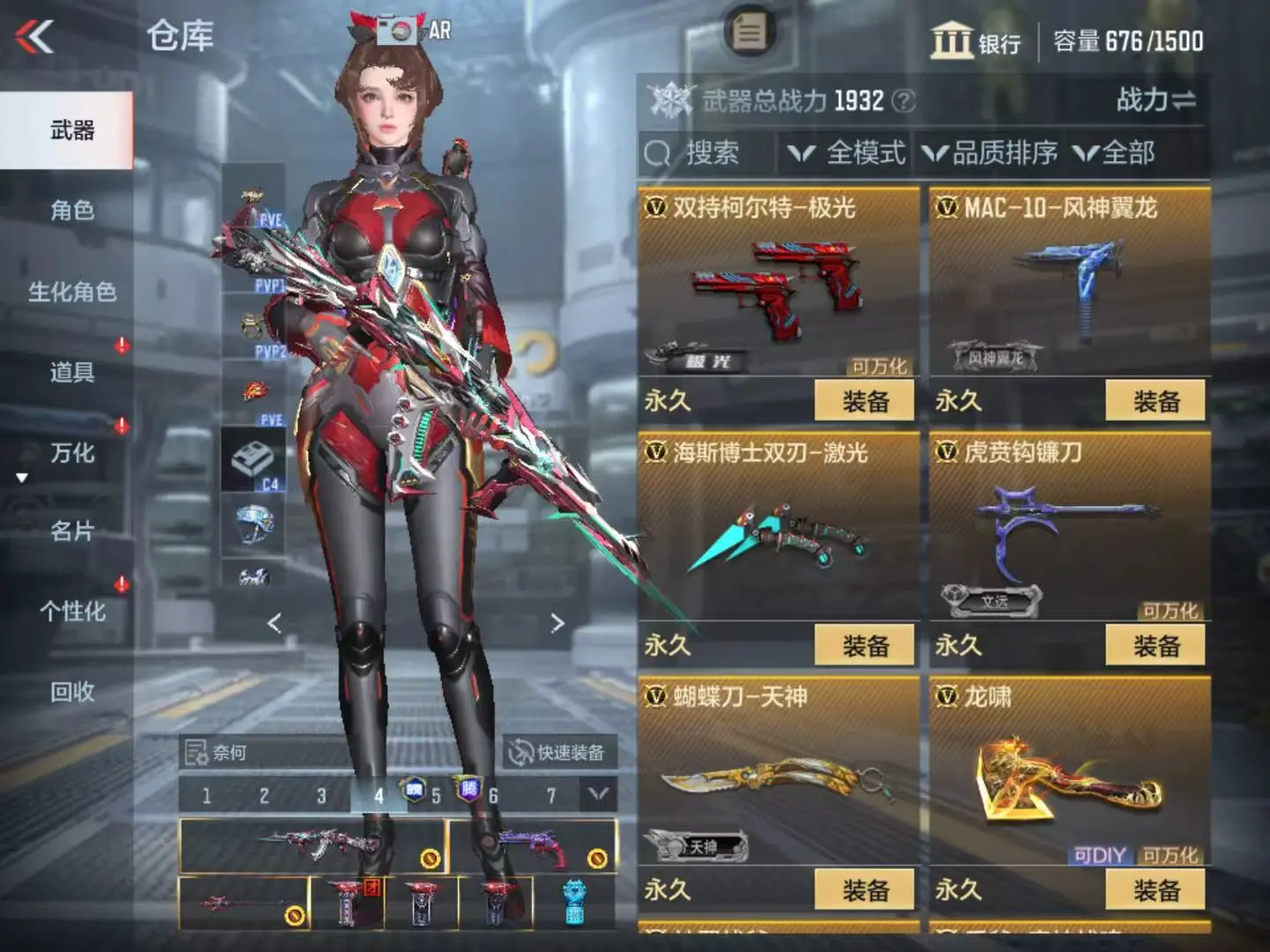Select the 道具 tab
The height and width of the screenshot is (952, 1270).
[x=71, y=372]
